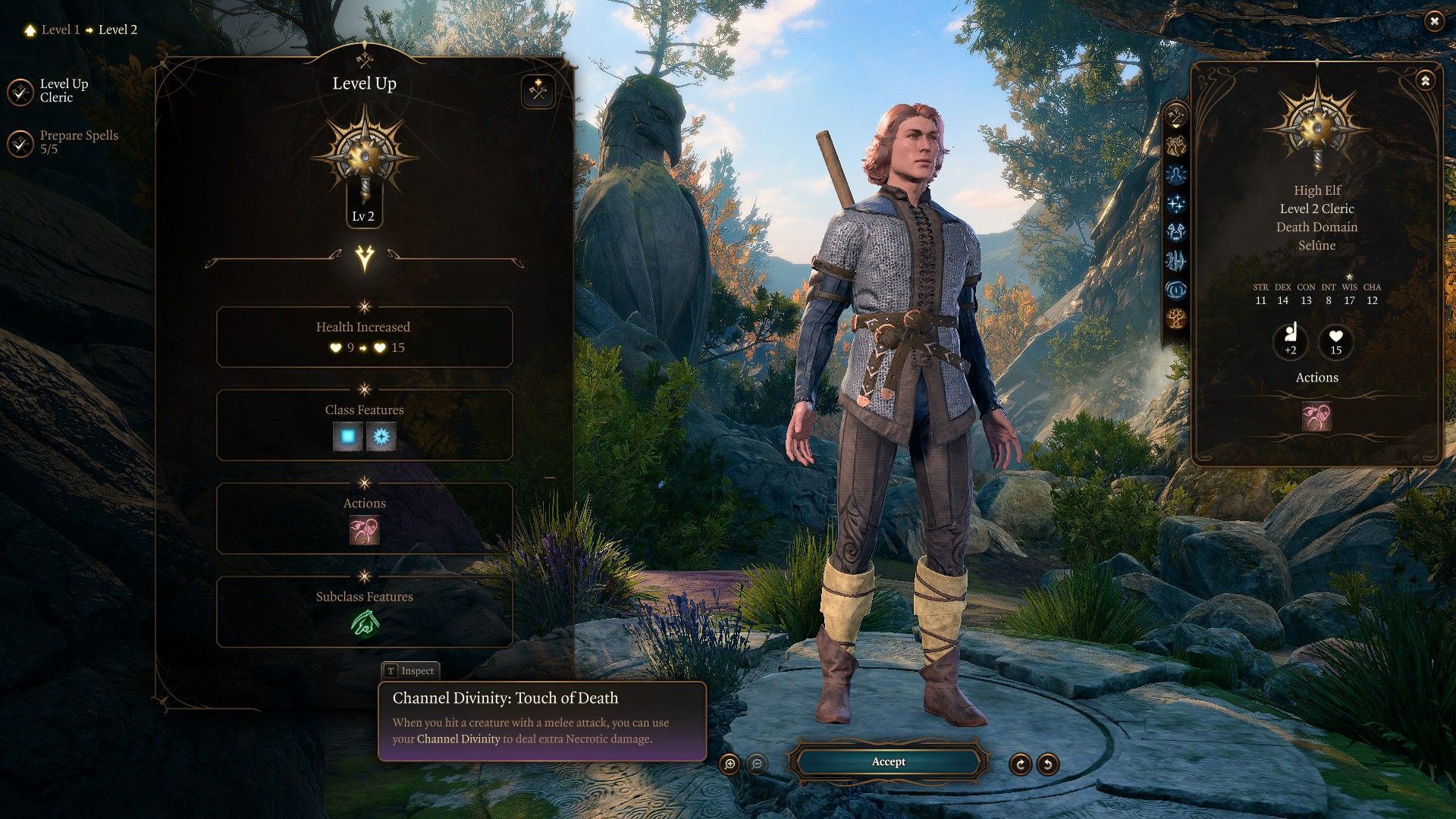1456x819 pixels.
Task: Select the pink action icon in level up panel
Action: point(364,531)
